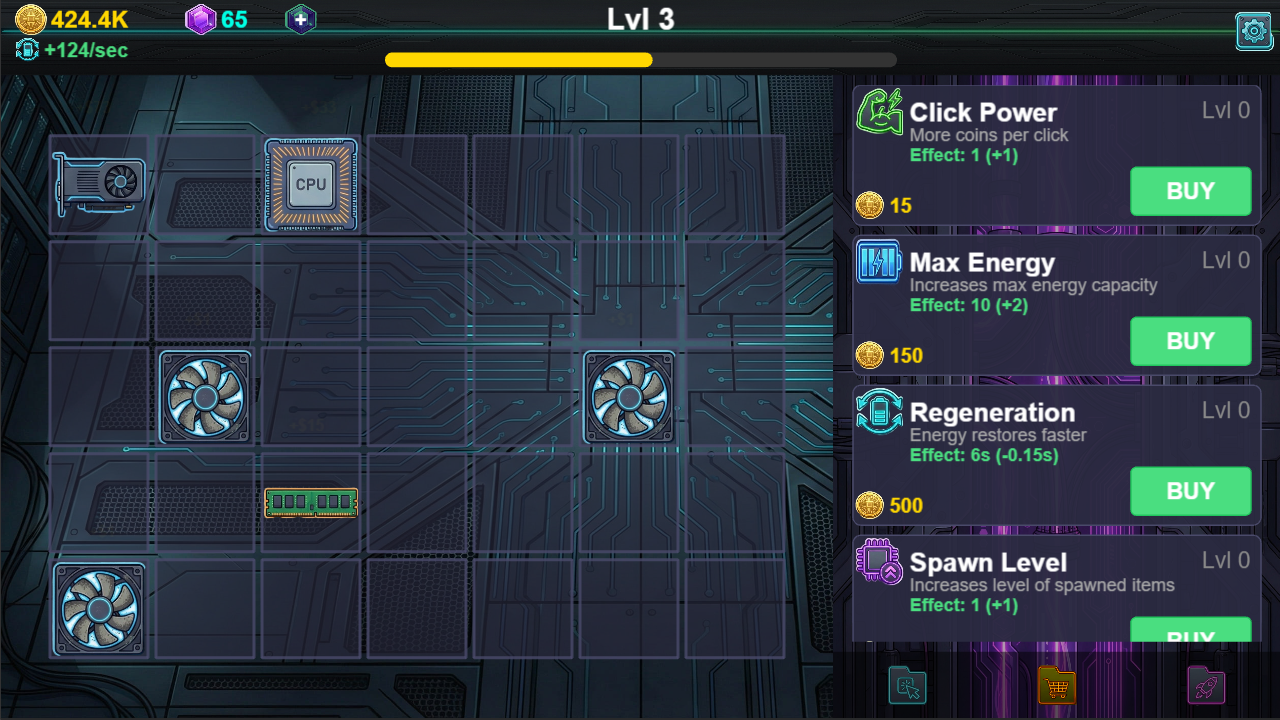Screen dimensions: 1280x720
Task: Click the Click Power fist icon
Action: tap(878, 110)
